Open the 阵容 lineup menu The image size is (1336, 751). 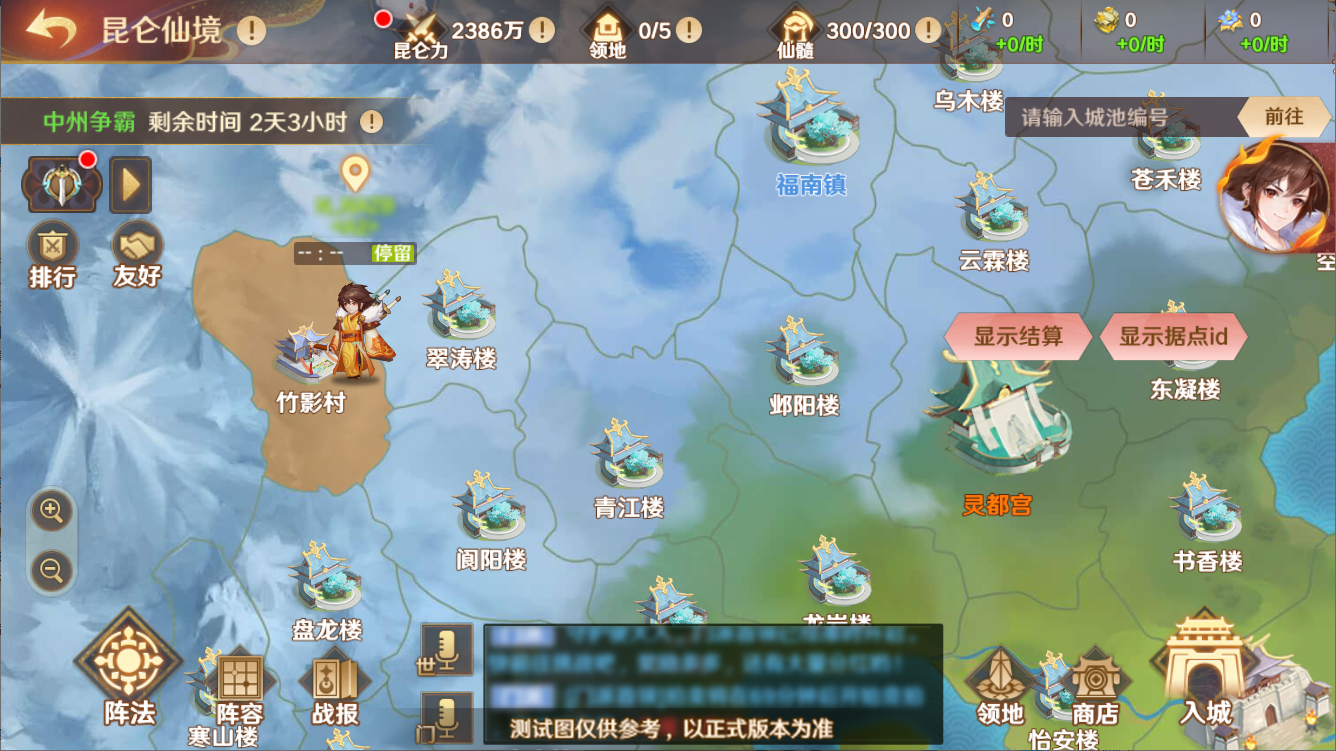pos(240,690)
